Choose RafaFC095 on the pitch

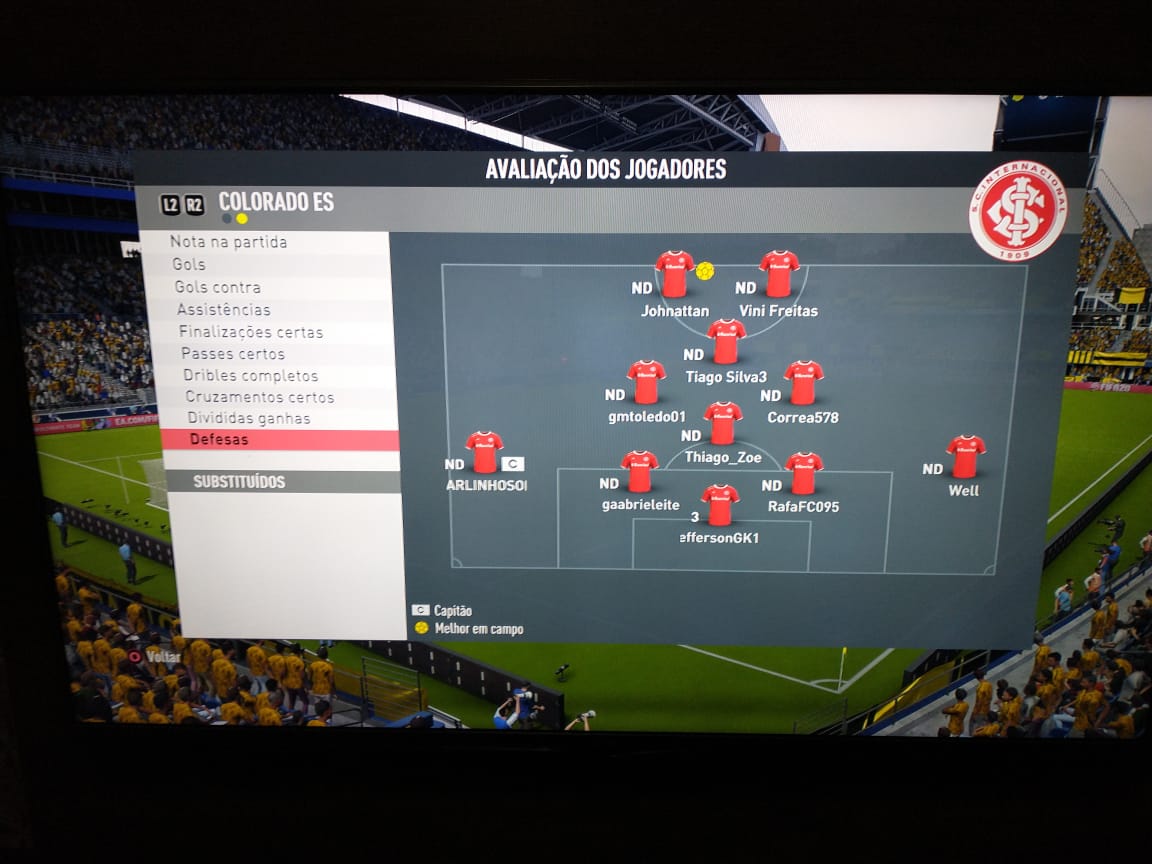pyautogui.click(x=803, y=473)
